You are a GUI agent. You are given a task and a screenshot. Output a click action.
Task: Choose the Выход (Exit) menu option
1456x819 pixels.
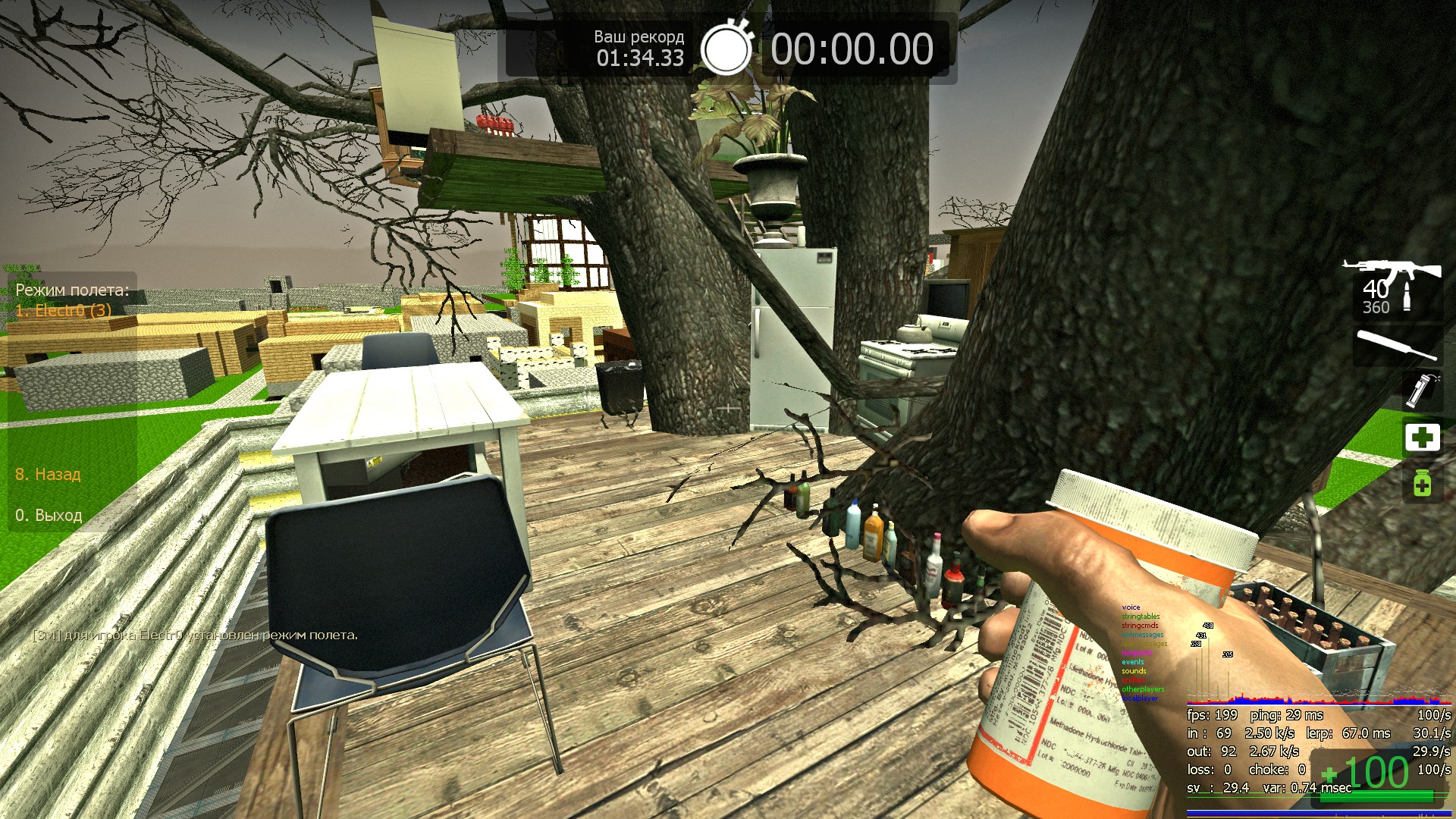[49, 516]
